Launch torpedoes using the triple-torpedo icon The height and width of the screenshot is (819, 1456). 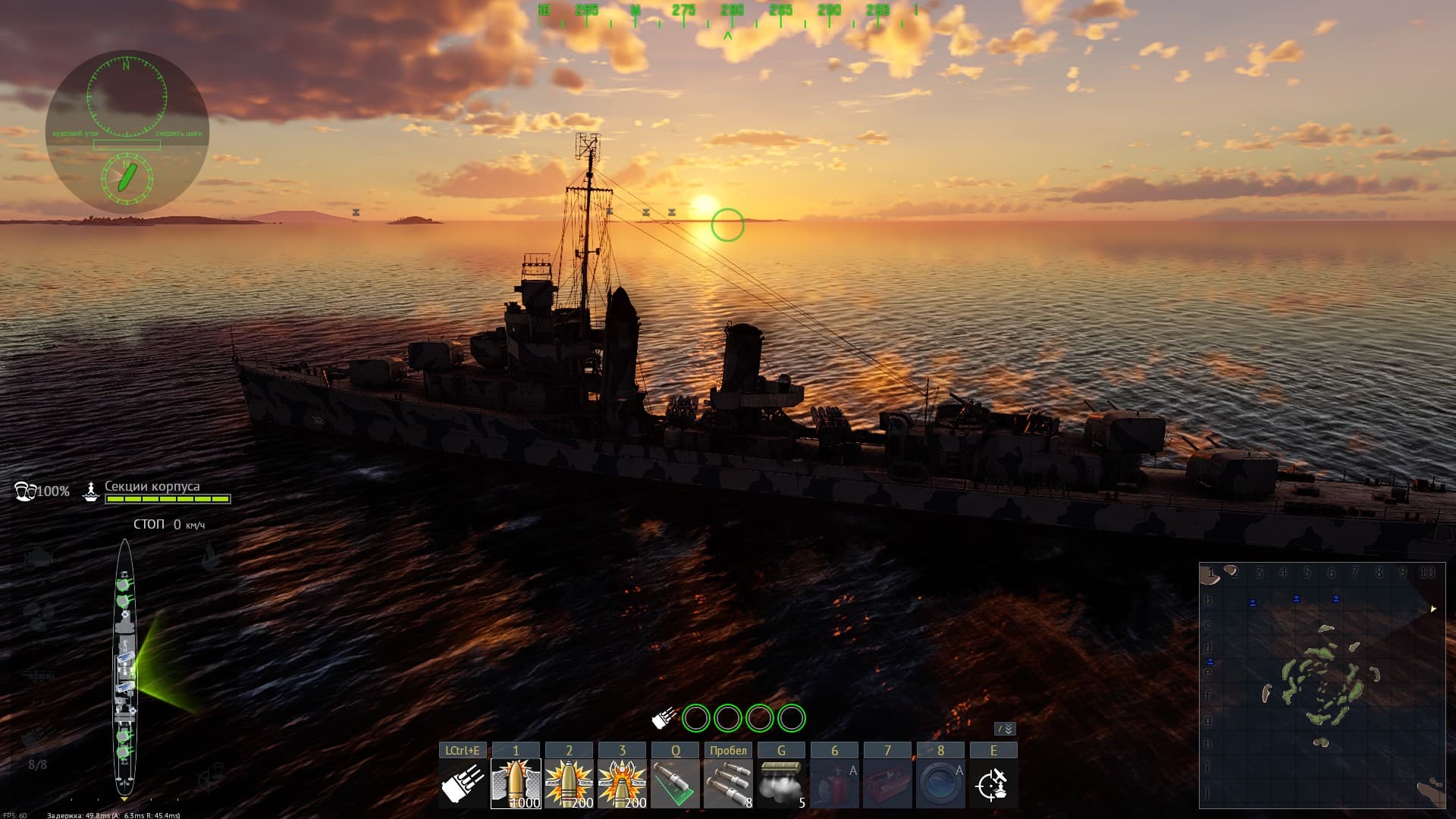pos(728,784)
